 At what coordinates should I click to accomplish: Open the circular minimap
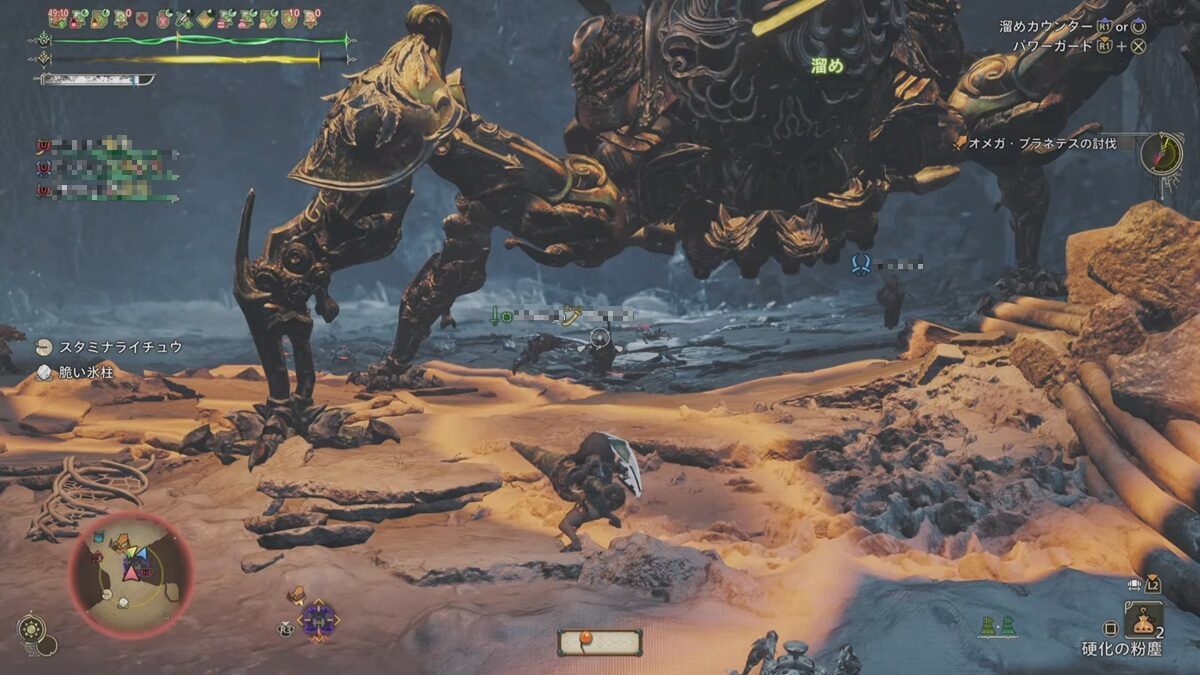tap(130, 575)
